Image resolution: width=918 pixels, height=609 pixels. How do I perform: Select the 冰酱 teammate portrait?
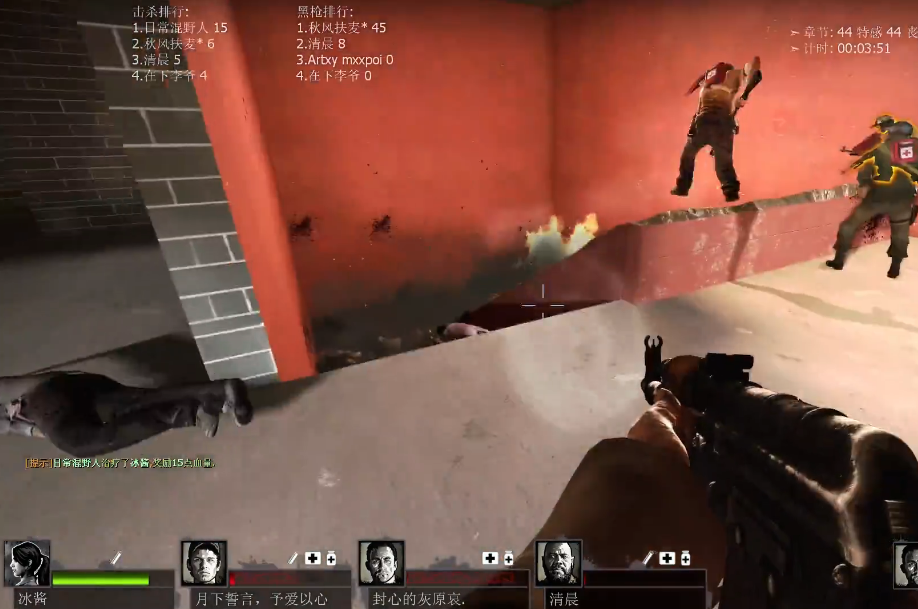27,564
